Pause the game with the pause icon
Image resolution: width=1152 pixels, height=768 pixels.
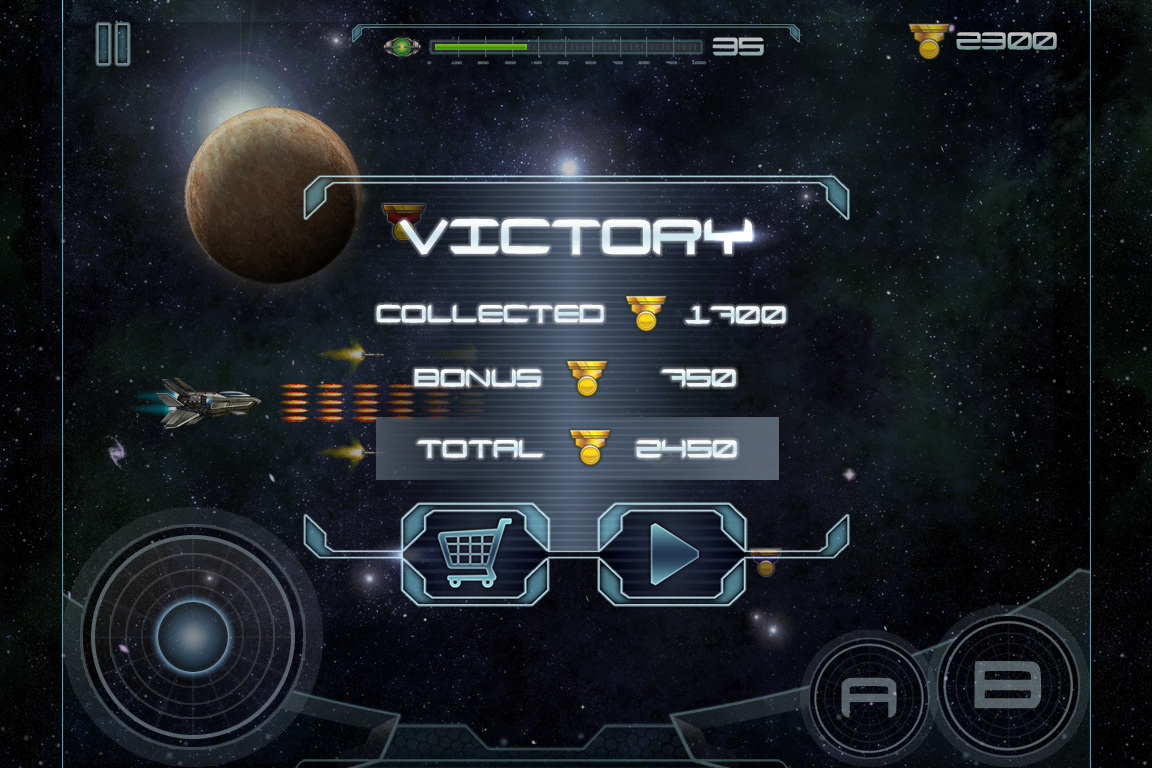click(113, 44)
